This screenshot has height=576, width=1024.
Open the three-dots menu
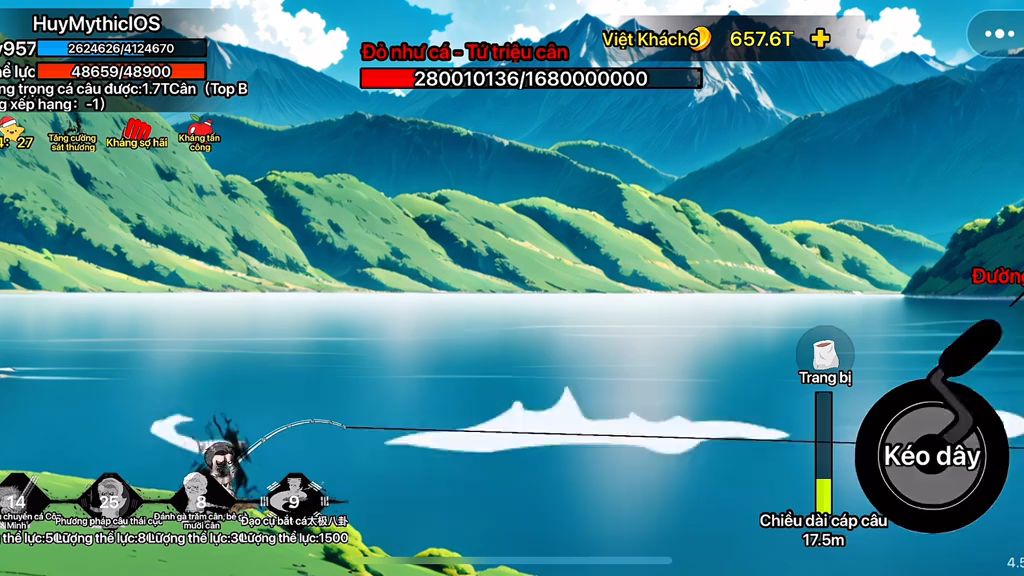[998, 34]
